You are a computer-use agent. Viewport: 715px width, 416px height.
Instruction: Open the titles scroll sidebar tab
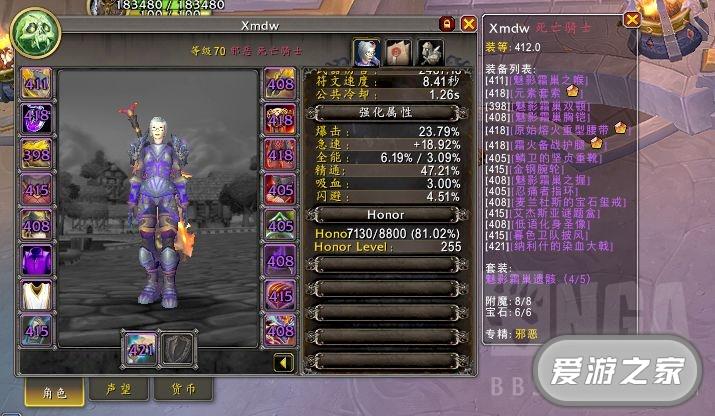(x=399, y=53)
